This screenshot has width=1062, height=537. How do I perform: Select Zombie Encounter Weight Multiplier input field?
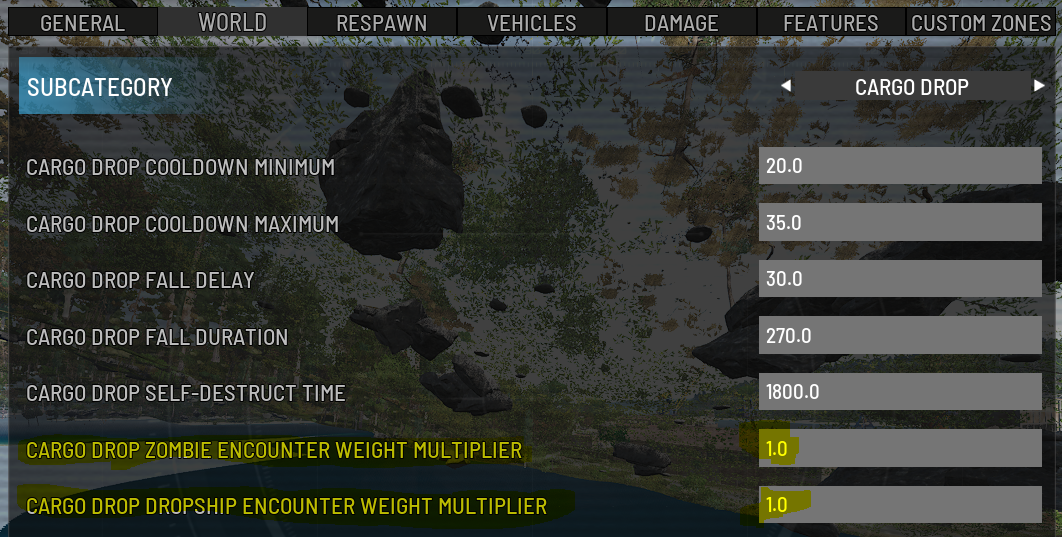tap(900, 449)
